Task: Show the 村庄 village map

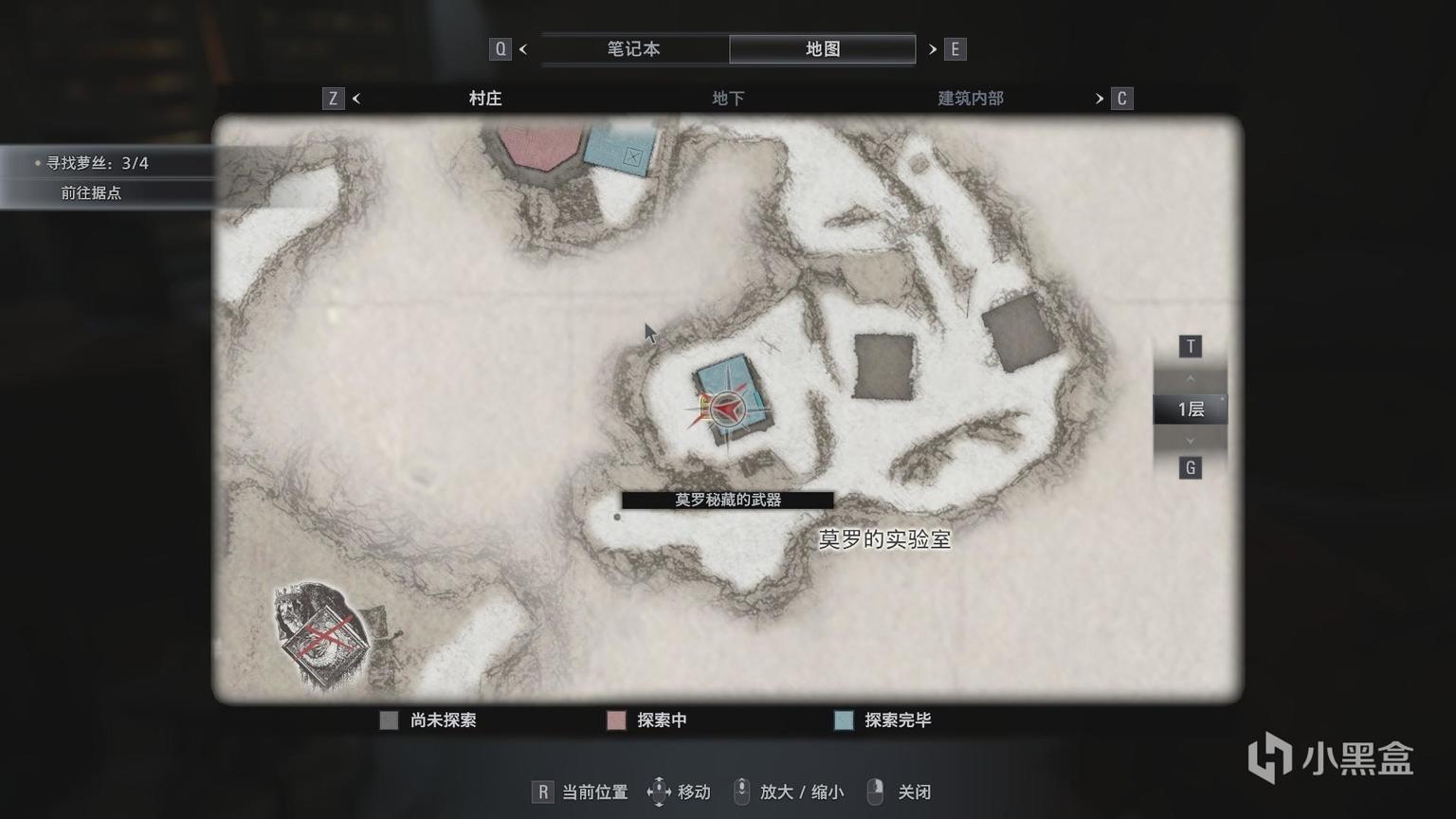Action: coord(484,99)
